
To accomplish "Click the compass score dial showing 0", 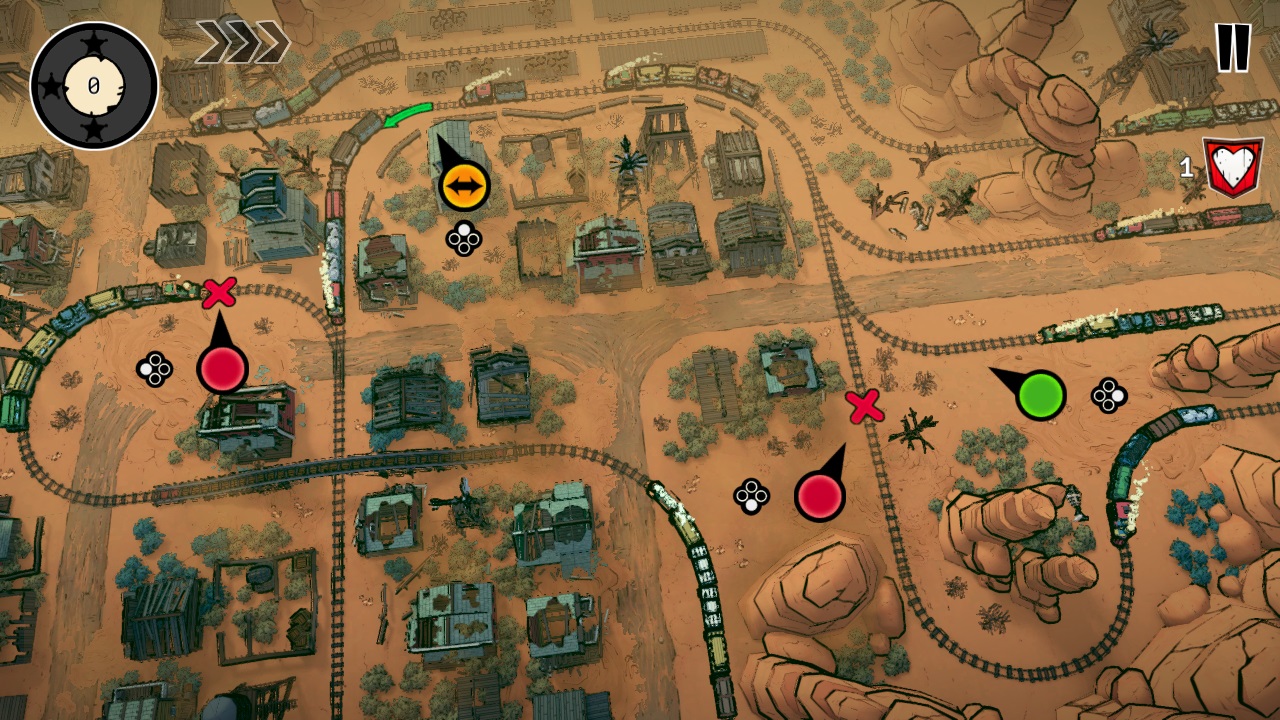I will click(x=92, y=82).
